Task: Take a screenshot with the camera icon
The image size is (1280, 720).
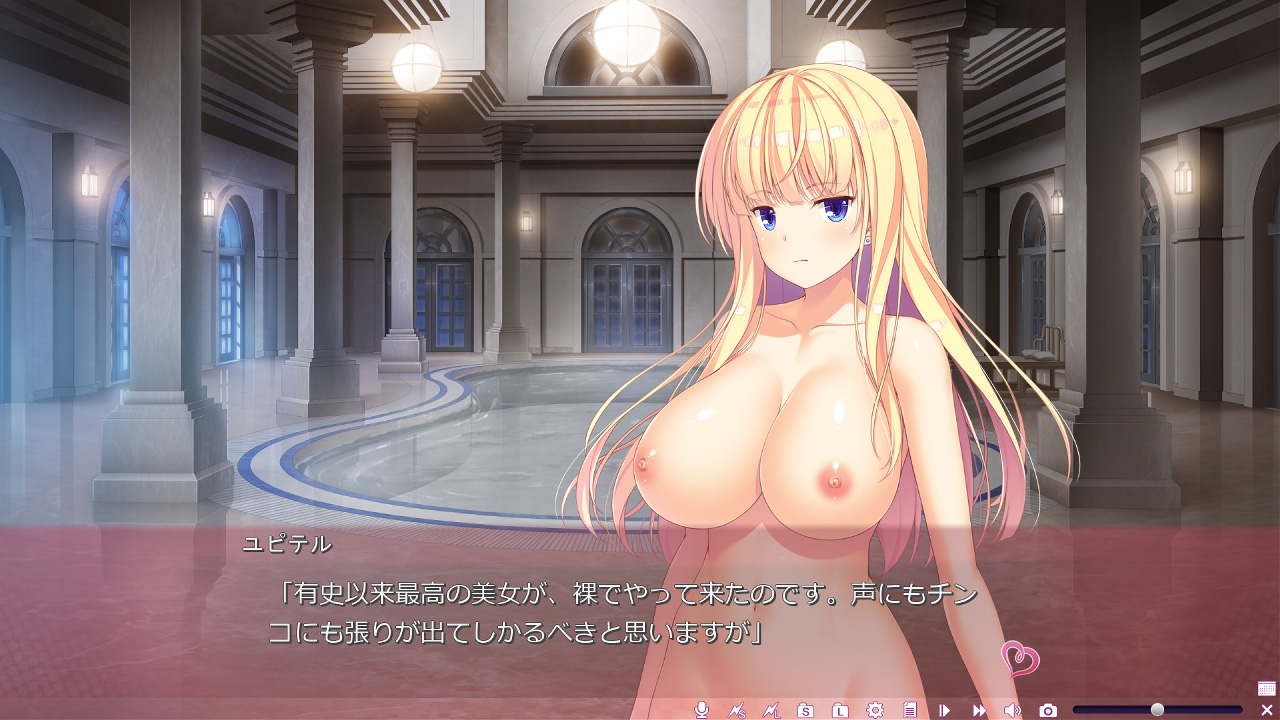Action: click(x=1048, y=710)
